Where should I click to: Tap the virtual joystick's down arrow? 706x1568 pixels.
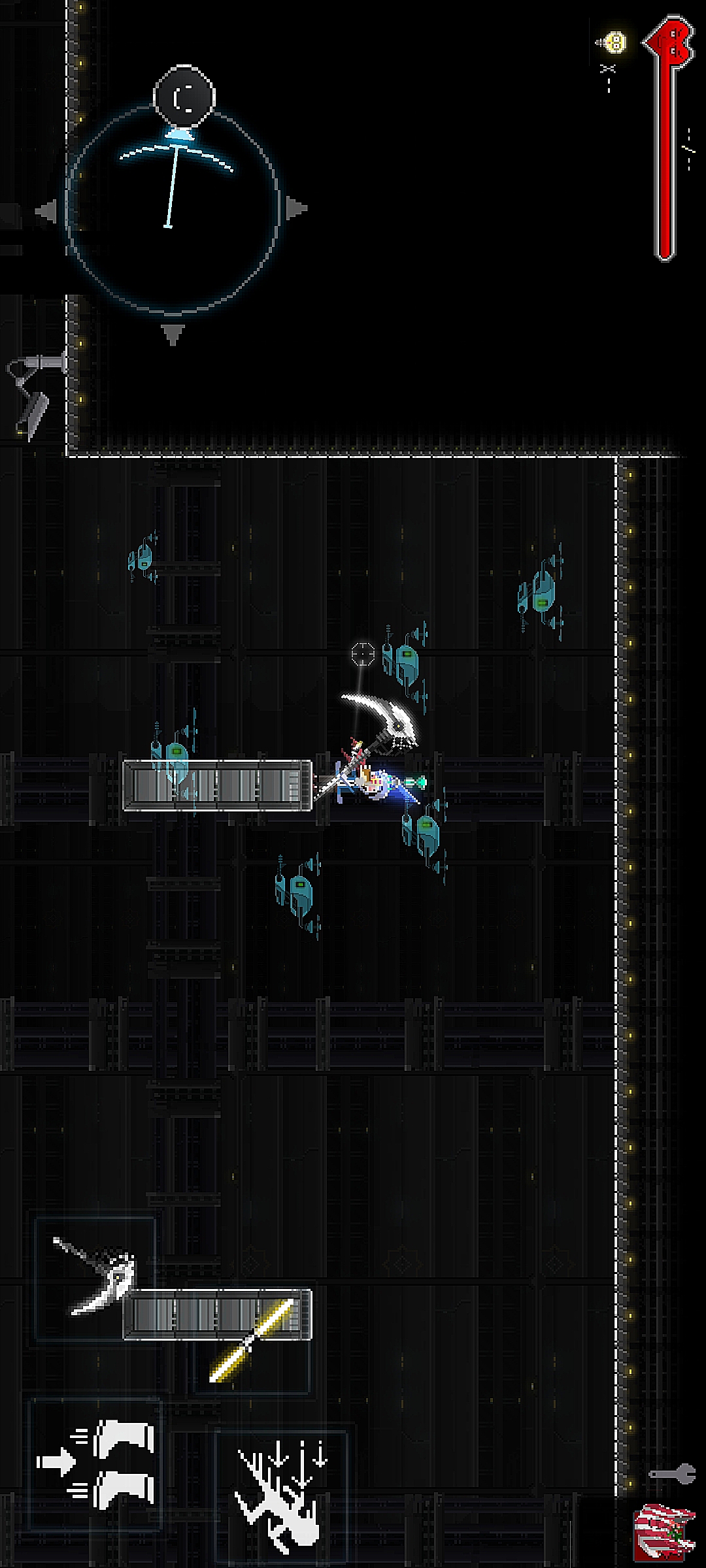click(x=173, y=334)
